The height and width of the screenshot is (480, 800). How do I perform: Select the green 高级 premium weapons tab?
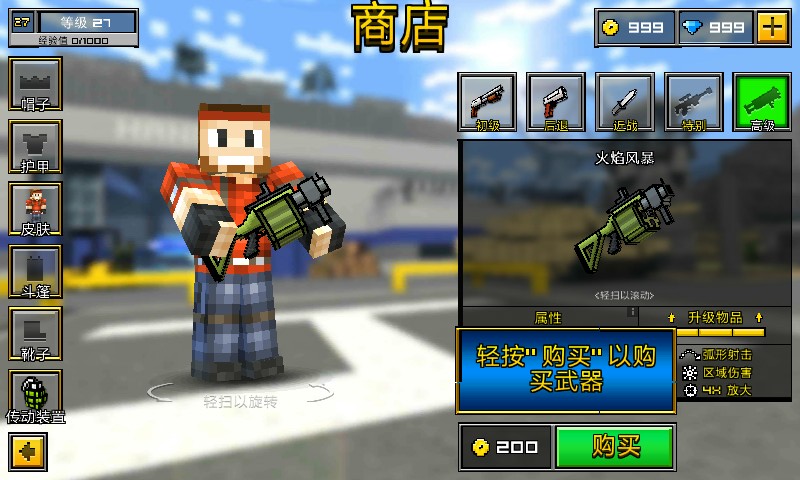763,102
